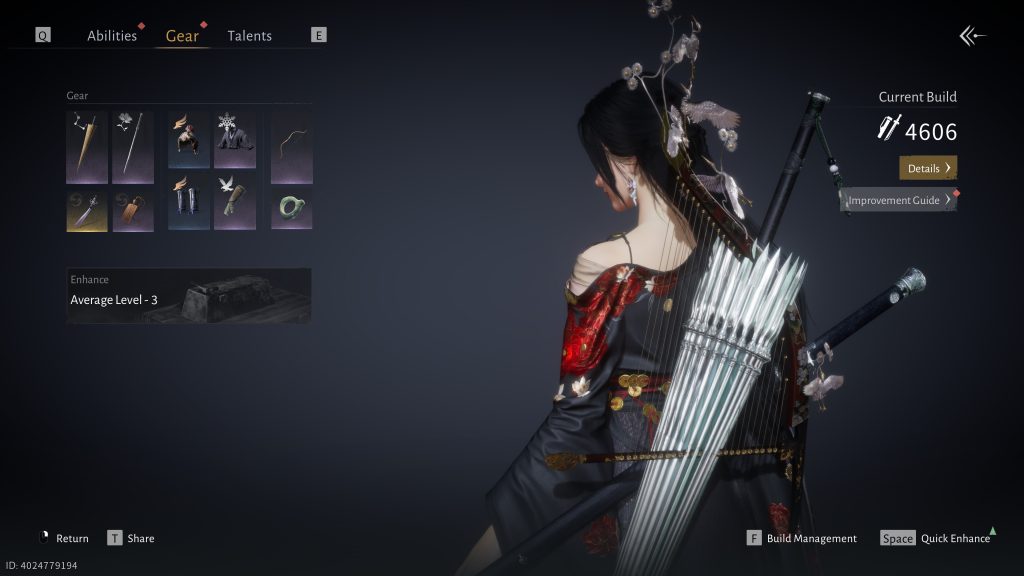Choose the long spear weapon slot

pos(133,147)
